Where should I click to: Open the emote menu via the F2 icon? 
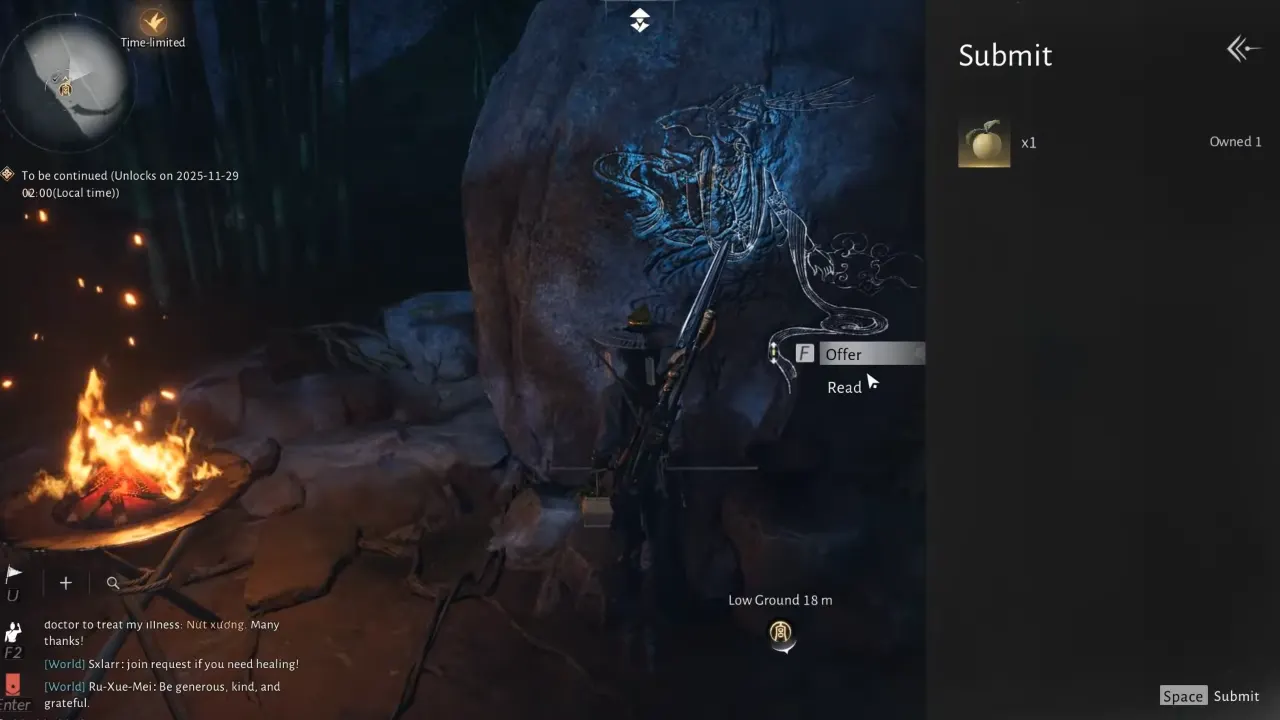(13, 632)
